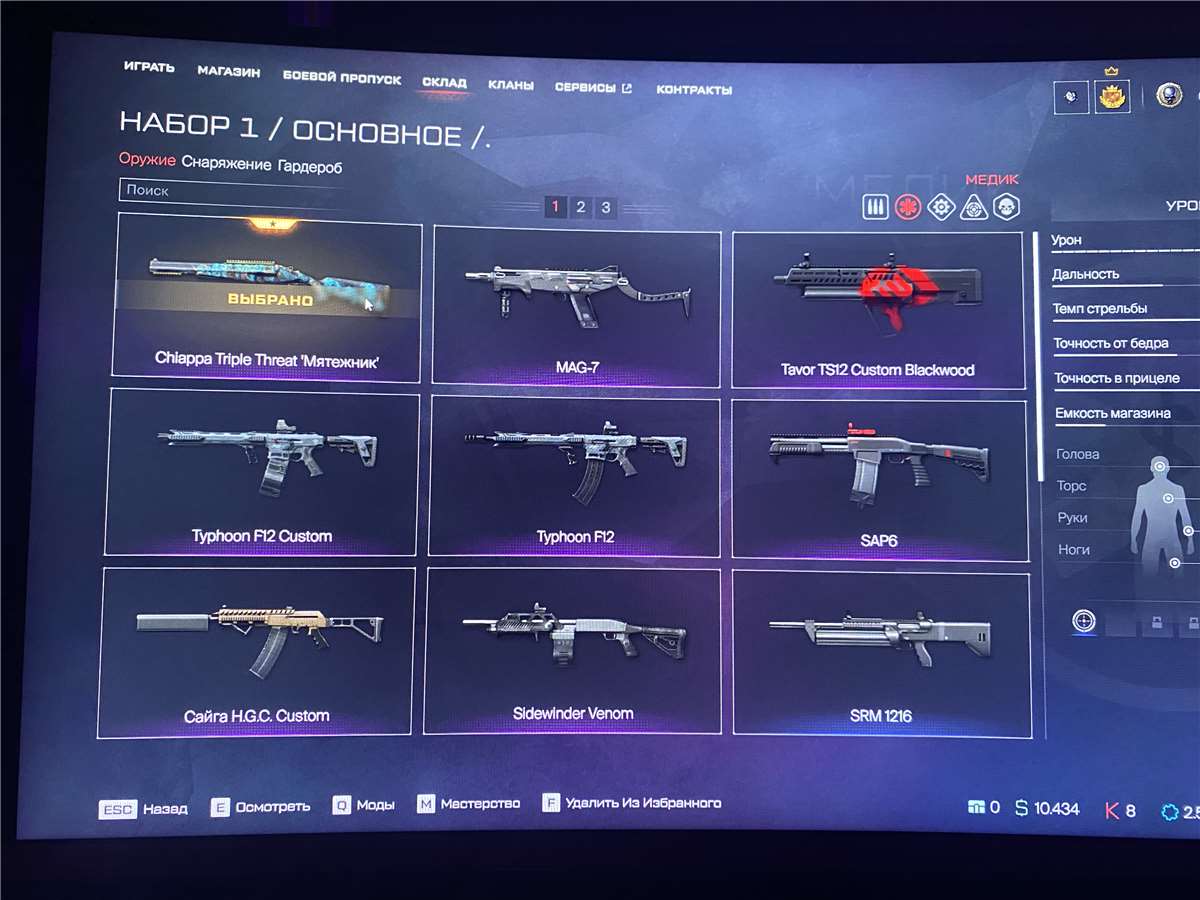Pick the Typhoon F12 Custom tile
Screen dimensions: 1200x900
click(262, 470)
